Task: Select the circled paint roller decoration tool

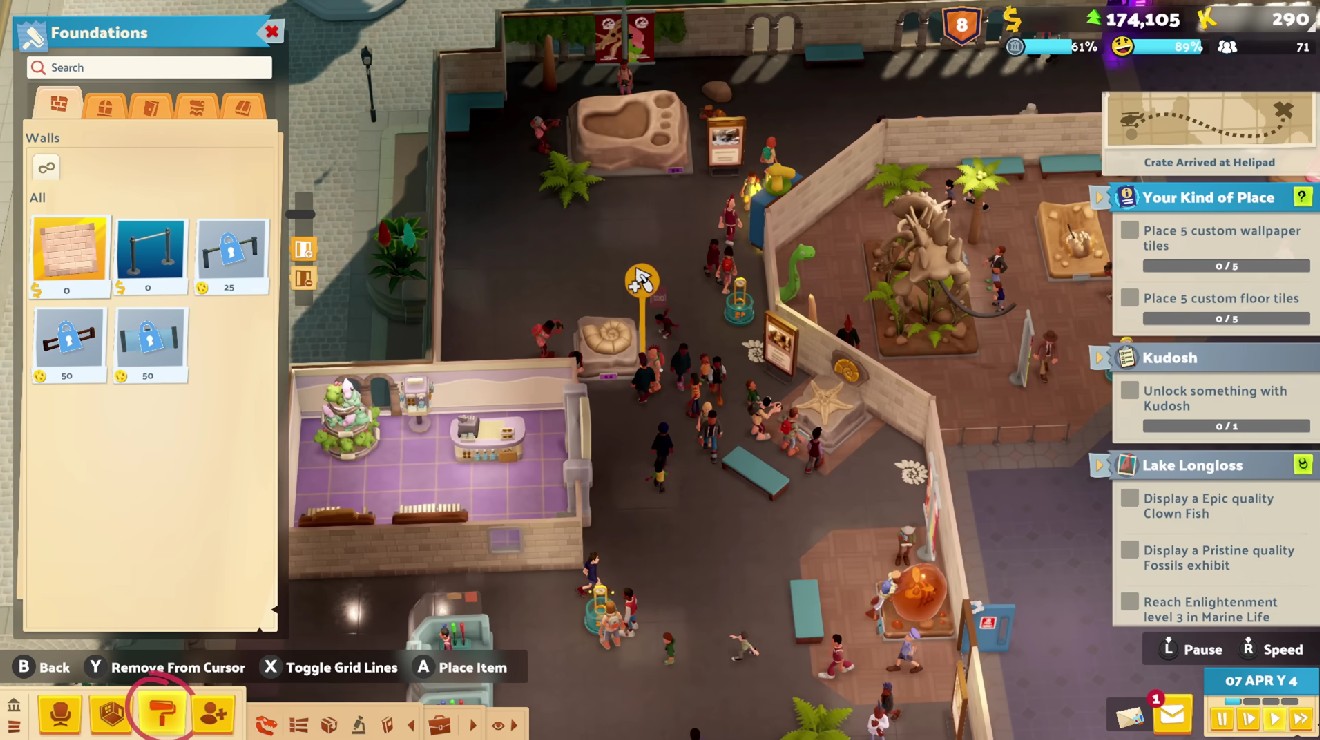Action: [163, 713]
